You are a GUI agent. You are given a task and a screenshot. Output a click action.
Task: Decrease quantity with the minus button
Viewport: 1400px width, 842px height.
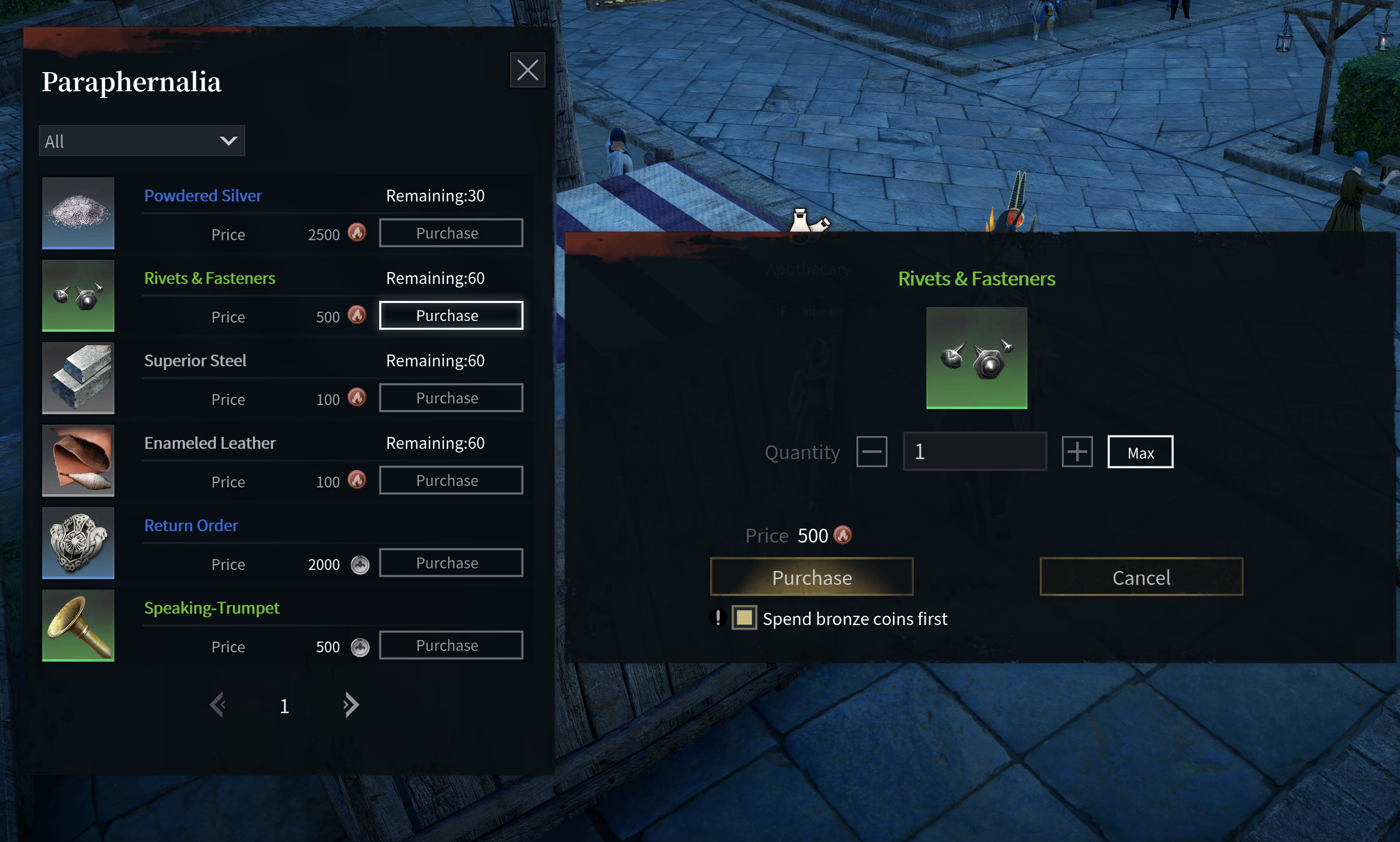[871, 451]
